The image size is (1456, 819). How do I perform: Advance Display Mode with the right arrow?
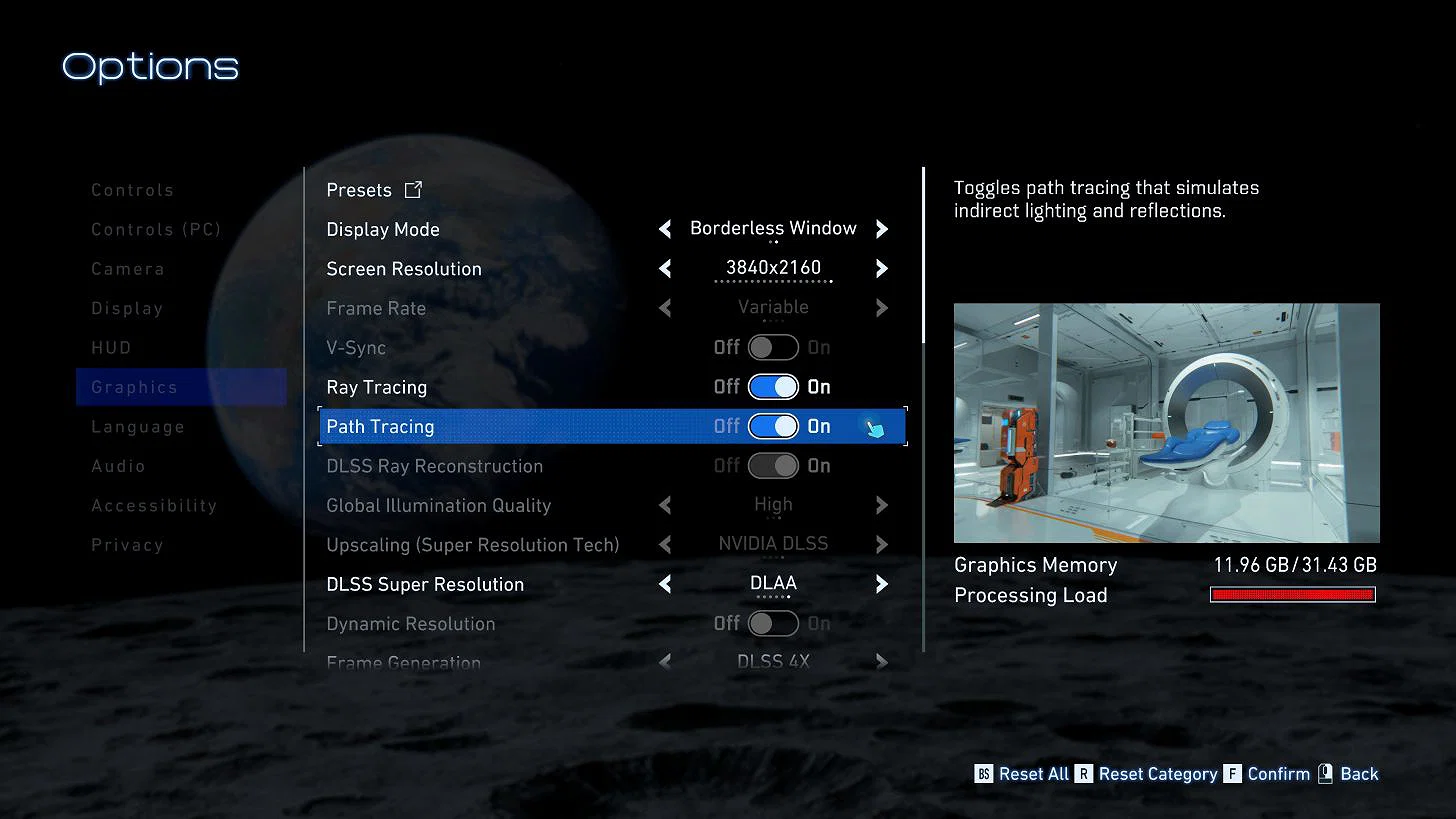coord(881,228)
